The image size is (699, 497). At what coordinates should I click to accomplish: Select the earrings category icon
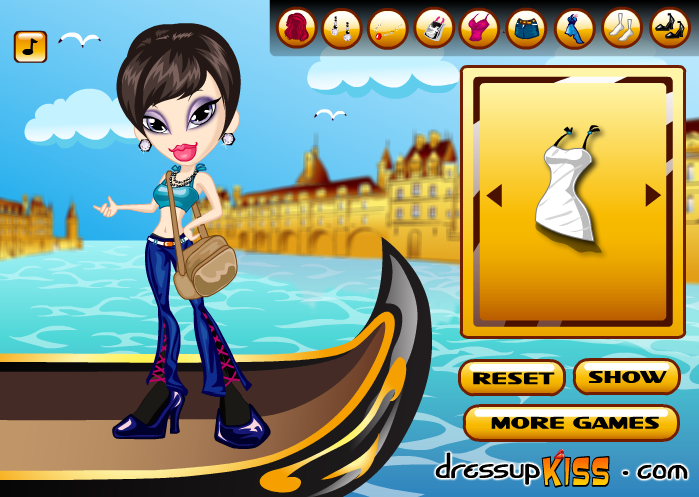click(342, 28)
